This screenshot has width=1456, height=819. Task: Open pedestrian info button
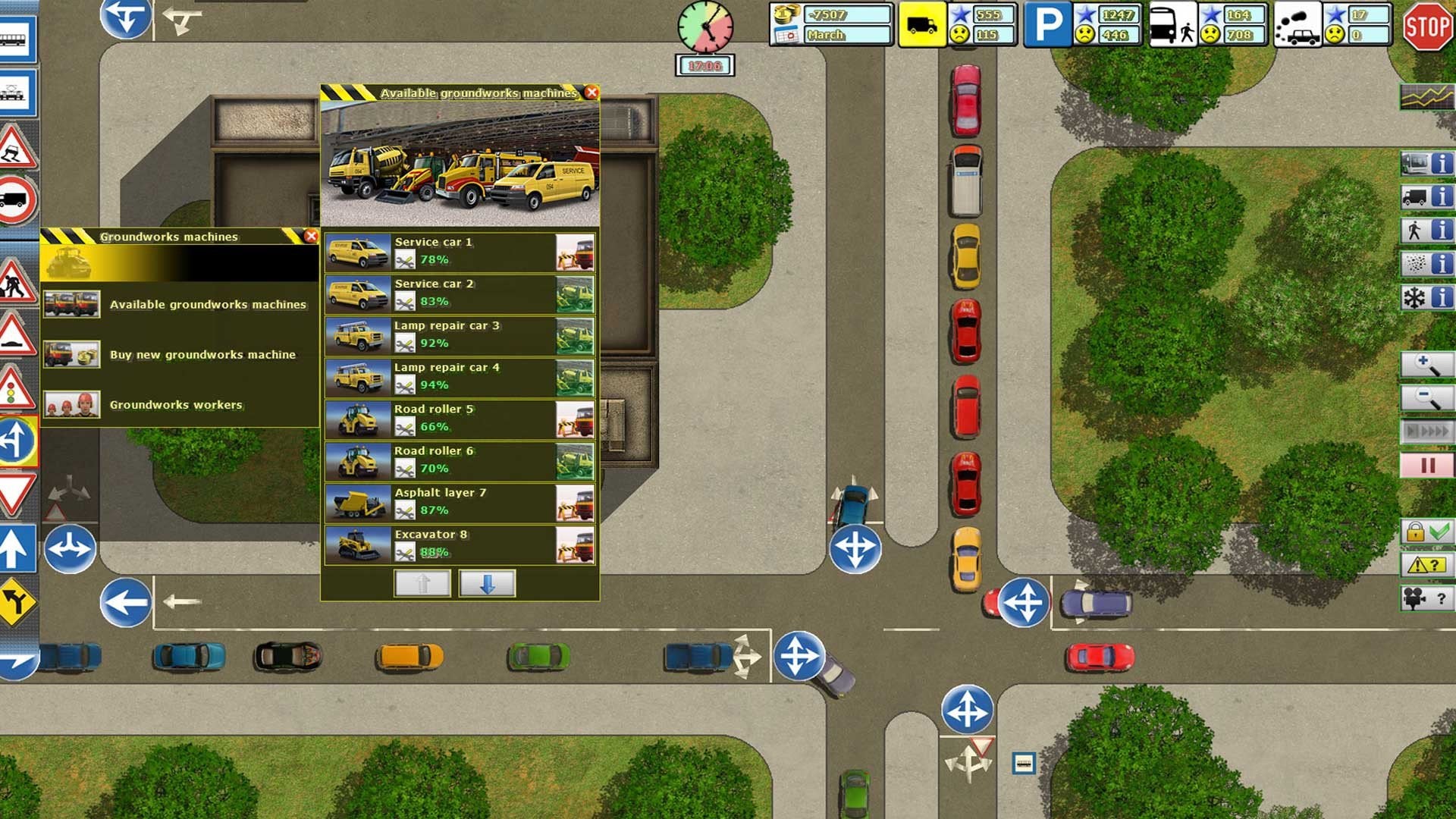click(1426, 231)
